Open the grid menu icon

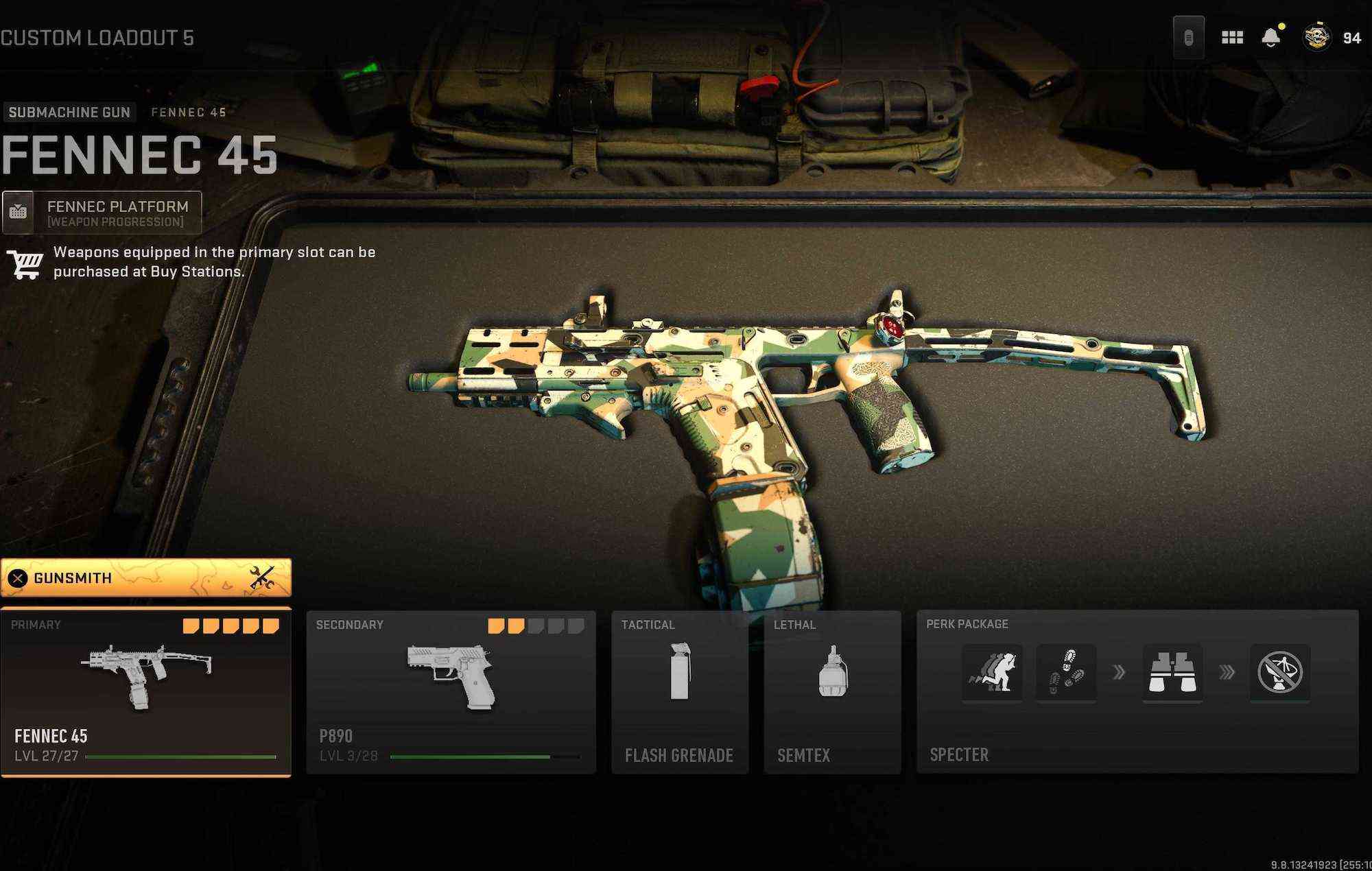point(1232,38)
